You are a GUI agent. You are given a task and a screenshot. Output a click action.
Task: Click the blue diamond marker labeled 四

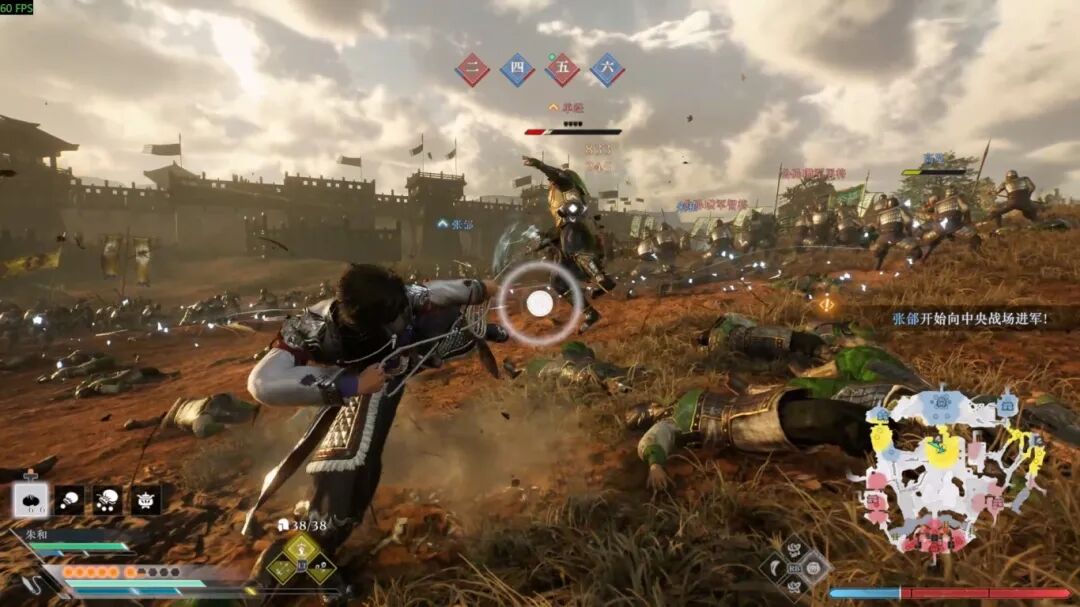point(517,70)
